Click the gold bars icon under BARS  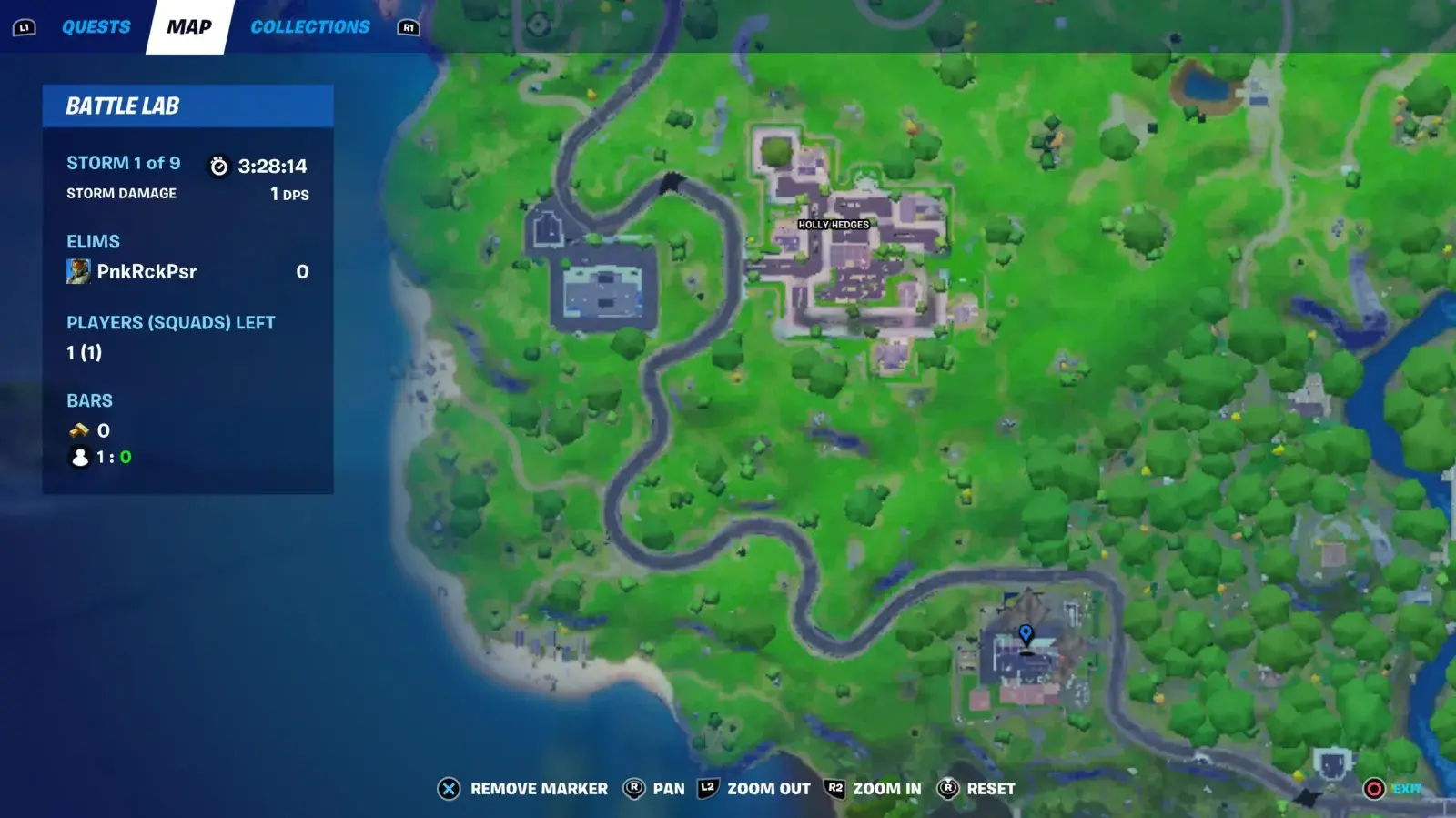(79, 429)
